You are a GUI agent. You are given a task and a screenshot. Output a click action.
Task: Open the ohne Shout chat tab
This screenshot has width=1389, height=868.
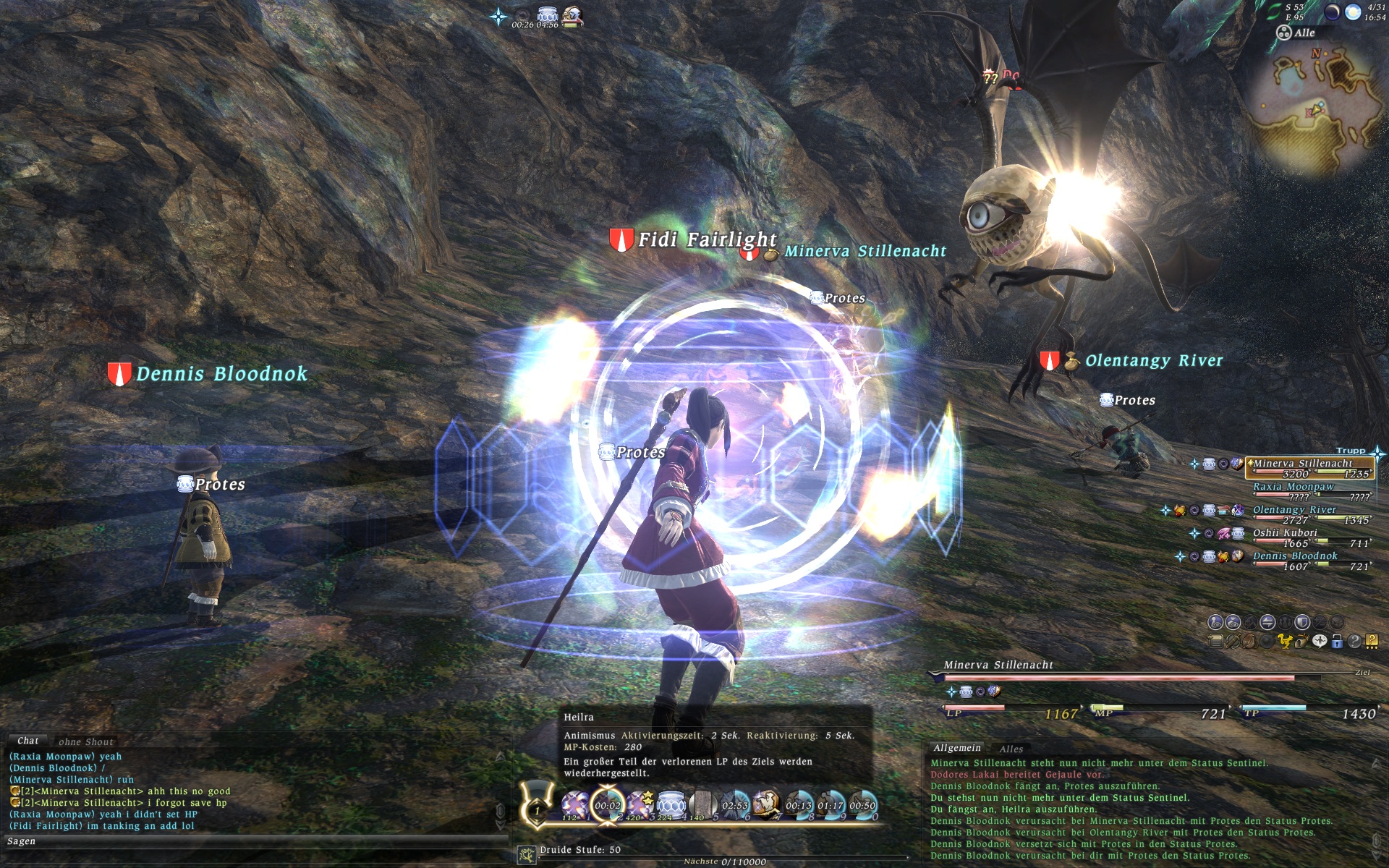[85, 741]
